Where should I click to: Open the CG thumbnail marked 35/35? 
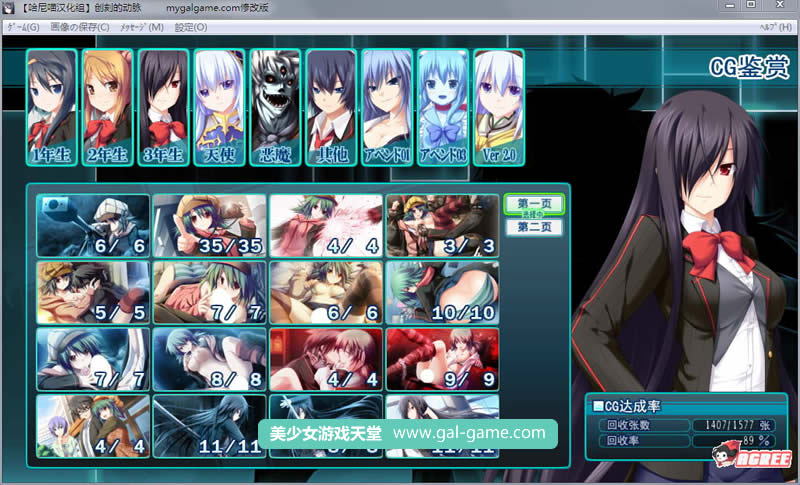click(210, 225)
